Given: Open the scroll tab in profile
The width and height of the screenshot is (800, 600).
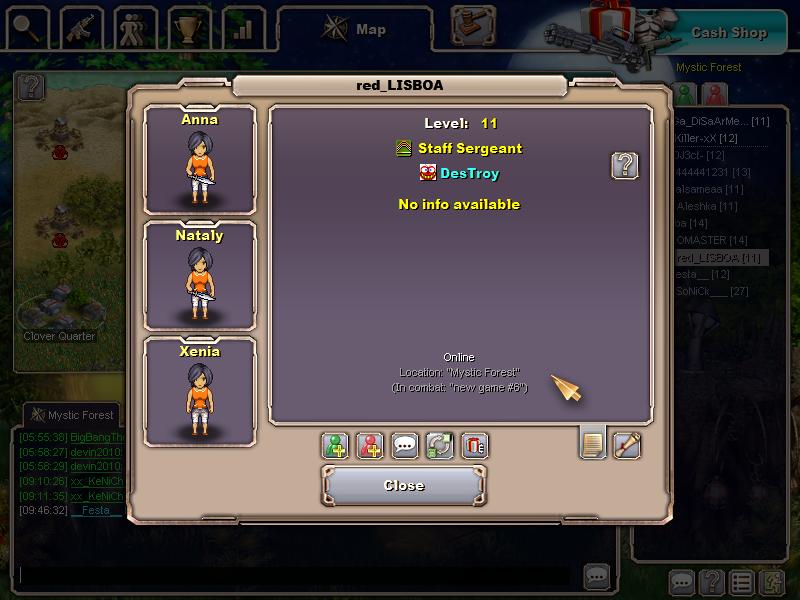Looking at the screenshot, I should pyautogui.click(x=627, y=444).
